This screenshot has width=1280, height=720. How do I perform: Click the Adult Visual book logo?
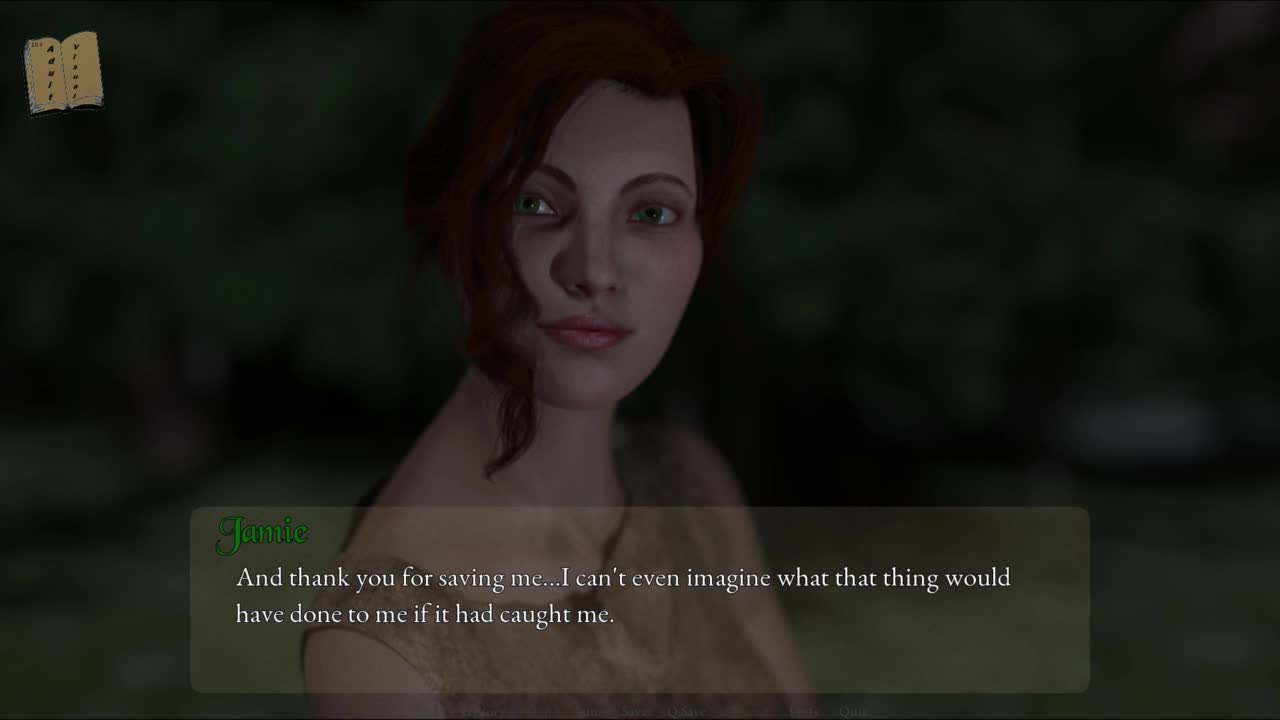[x=63, y=73]
